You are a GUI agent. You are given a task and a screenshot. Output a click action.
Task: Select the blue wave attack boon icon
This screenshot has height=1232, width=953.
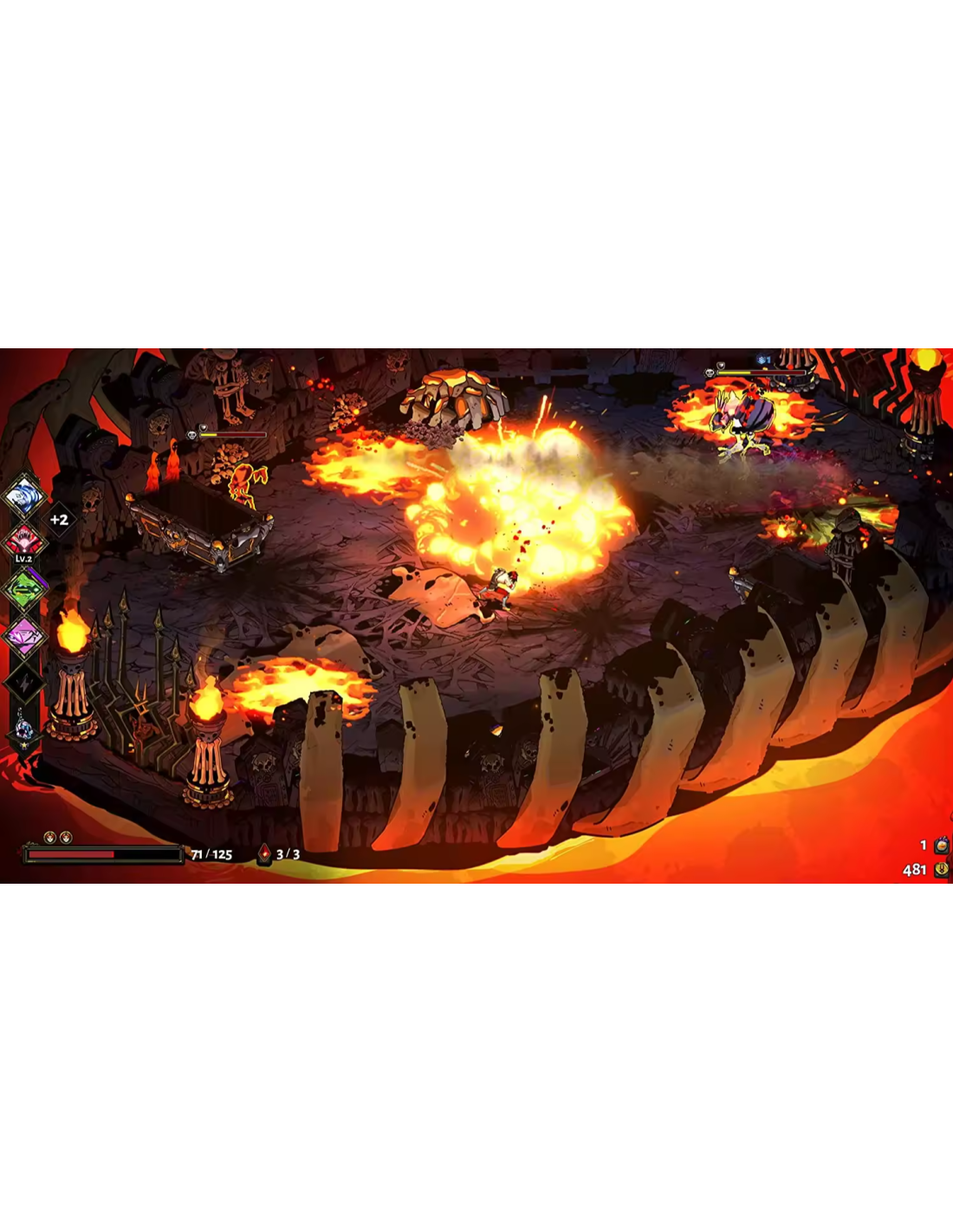23,497
